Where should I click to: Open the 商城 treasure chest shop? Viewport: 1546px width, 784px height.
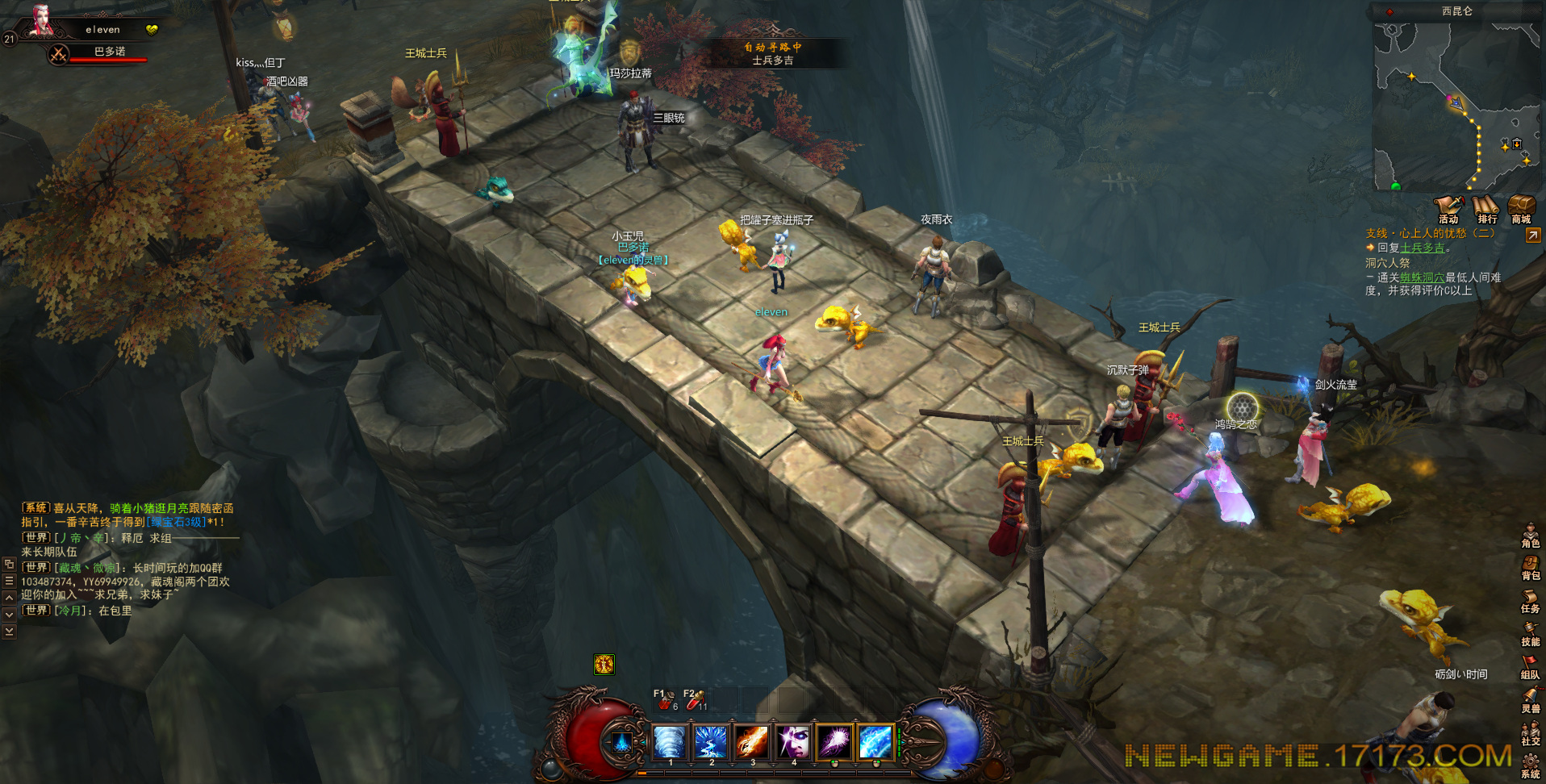(x=1522, y=208)
